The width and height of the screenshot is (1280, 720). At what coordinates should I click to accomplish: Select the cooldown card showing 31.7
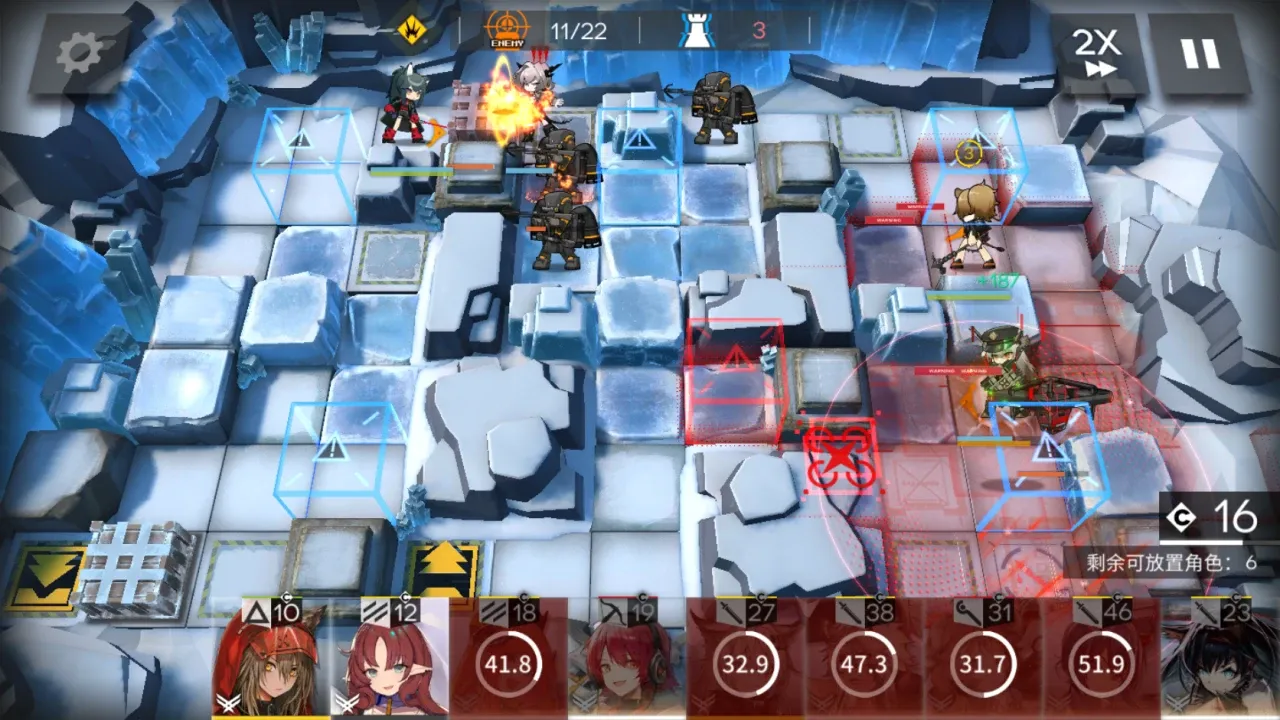click(984, 662)
